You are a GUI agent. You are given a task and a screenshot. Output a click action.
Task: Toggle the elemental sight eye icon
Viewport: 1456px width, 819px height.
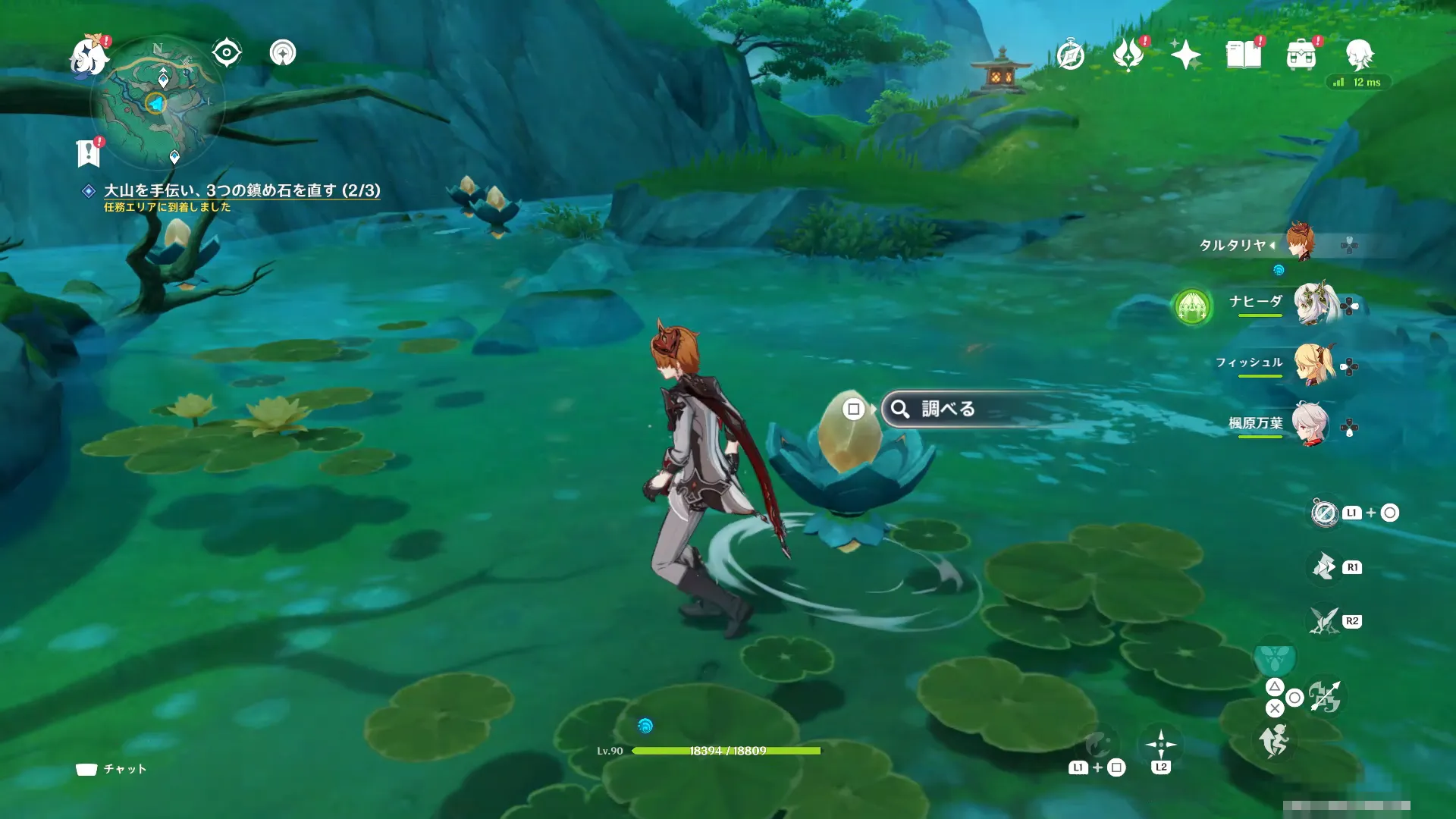pyautogui.click(x=227, y=53)
